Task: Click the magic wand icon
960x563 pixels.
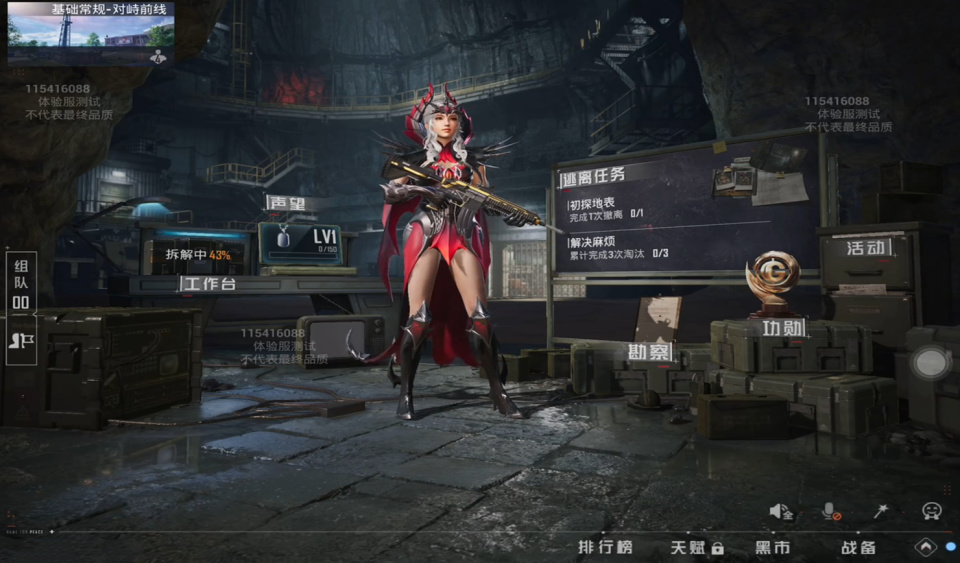Action: [881, 511]
